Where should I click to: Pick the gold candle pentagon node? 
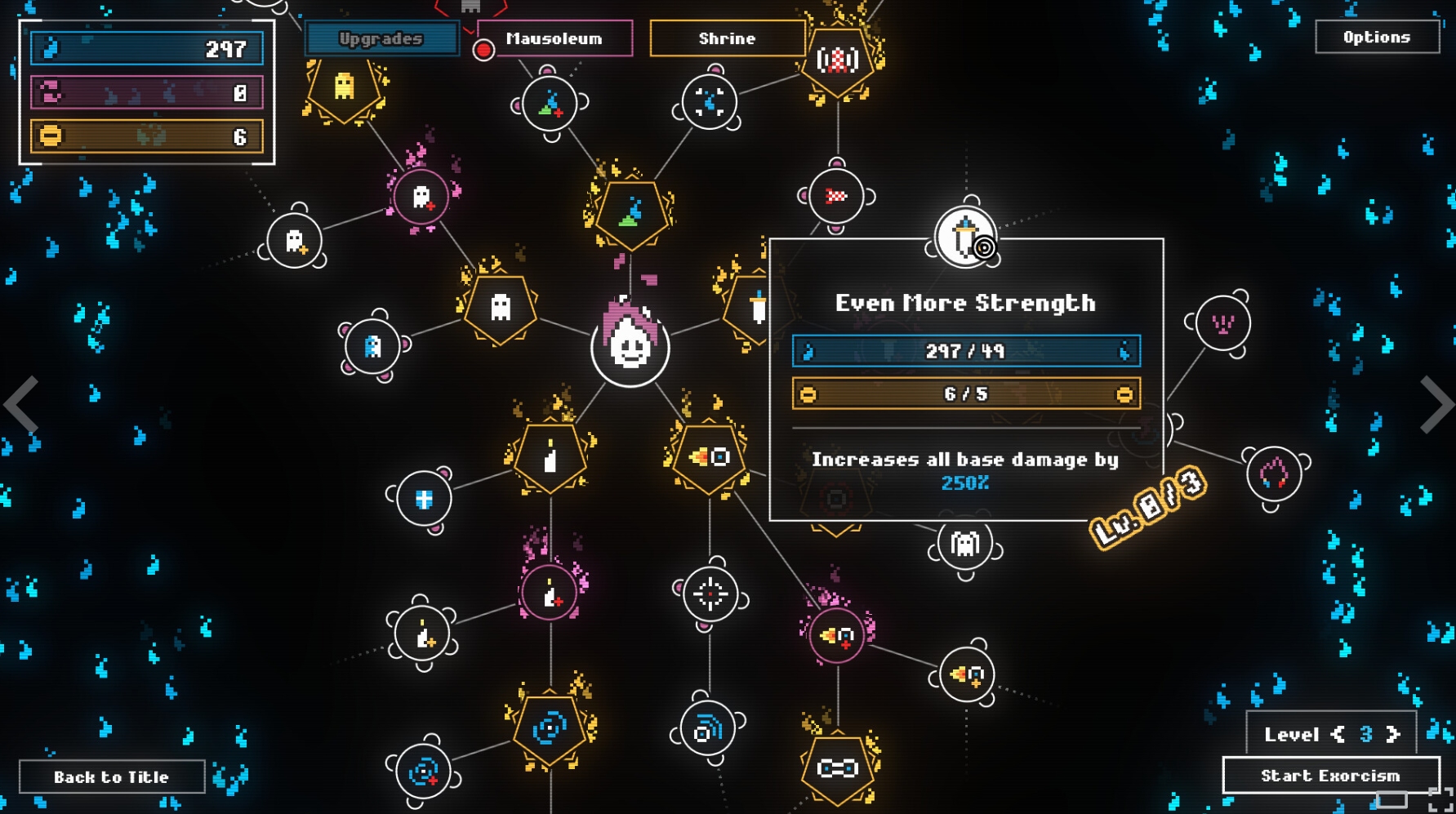click(550, 457)
